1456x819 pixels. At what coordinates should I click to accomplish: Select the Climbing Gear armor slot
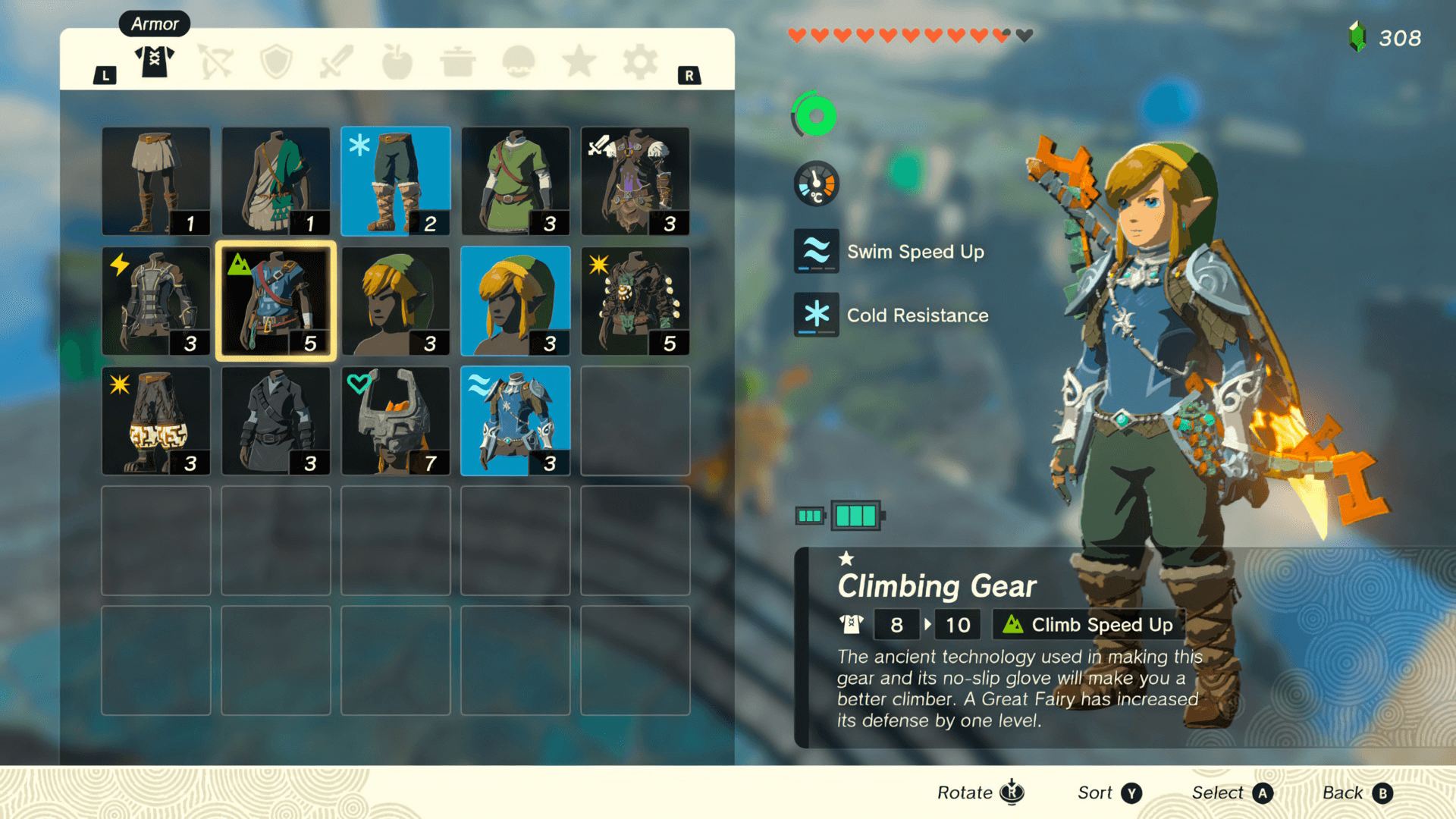pyautogui.click(x=276, y=301)
